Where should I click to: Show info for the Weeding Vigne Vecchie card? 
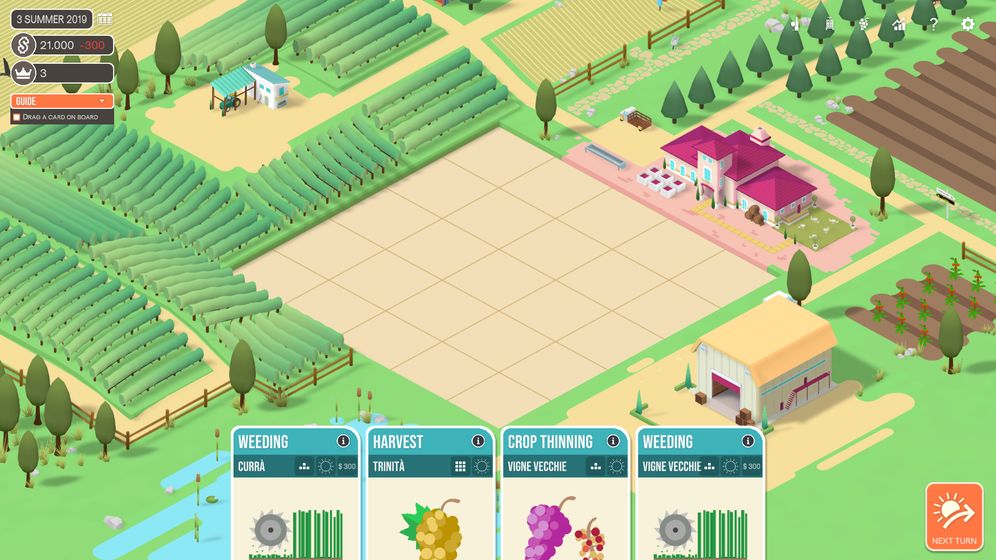coord(748,441)
